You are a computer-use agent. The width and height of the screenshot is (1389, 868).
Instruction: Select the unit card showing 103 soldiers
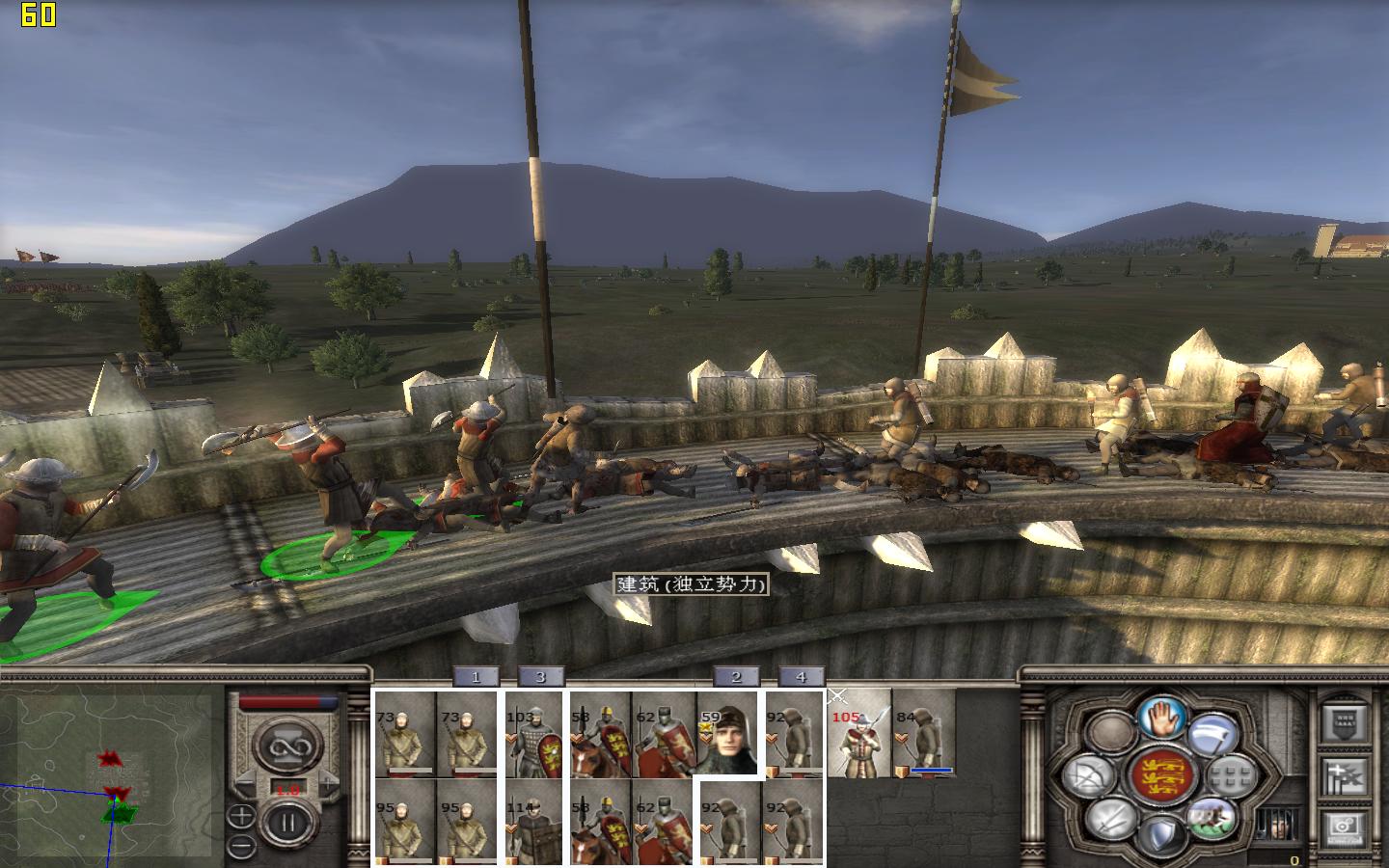[533, 735]
